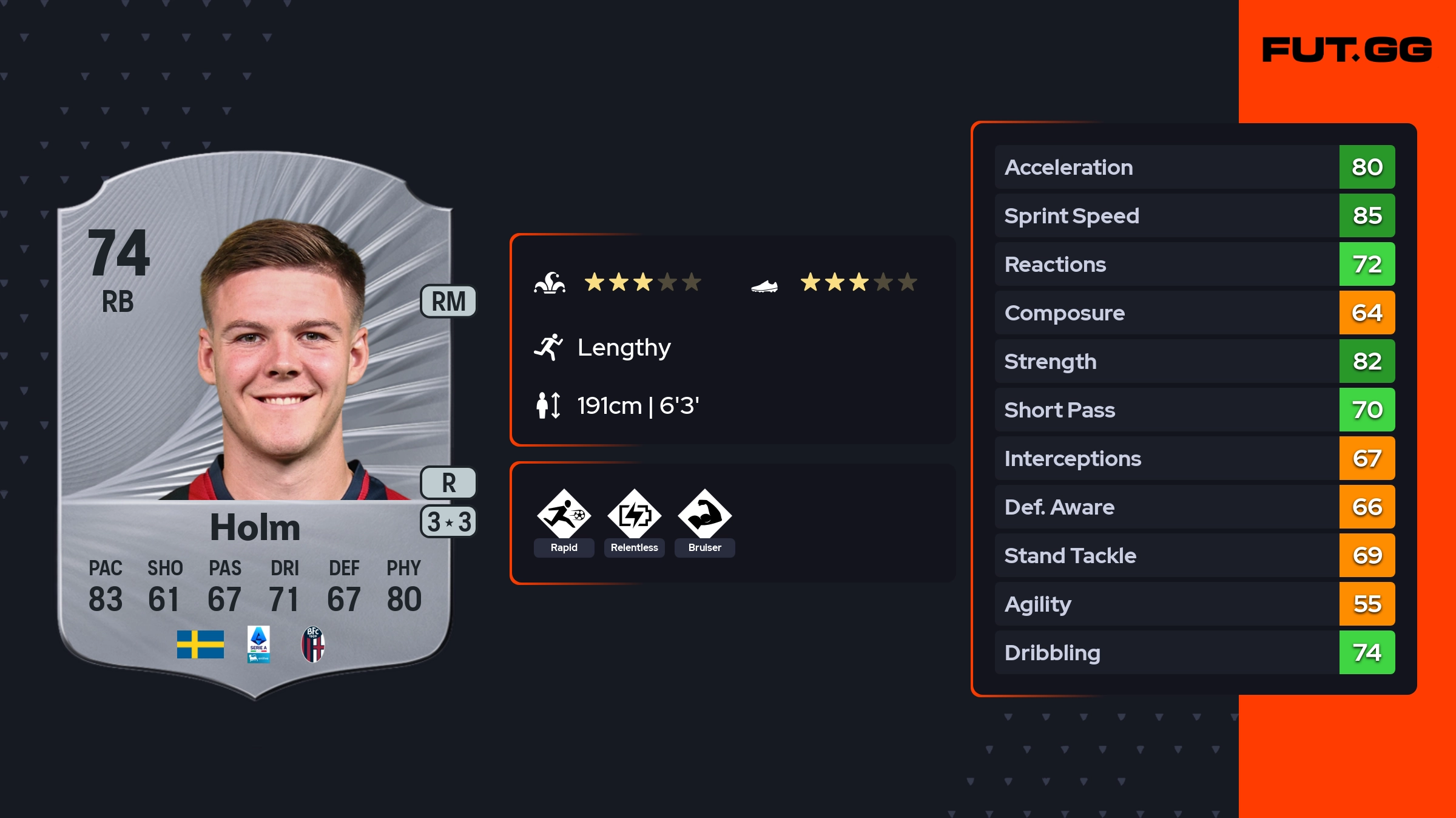Select the Serie A league badge
Viewport: 1456px width, 818px height.
pyautogui.click(x=258, y=644)
